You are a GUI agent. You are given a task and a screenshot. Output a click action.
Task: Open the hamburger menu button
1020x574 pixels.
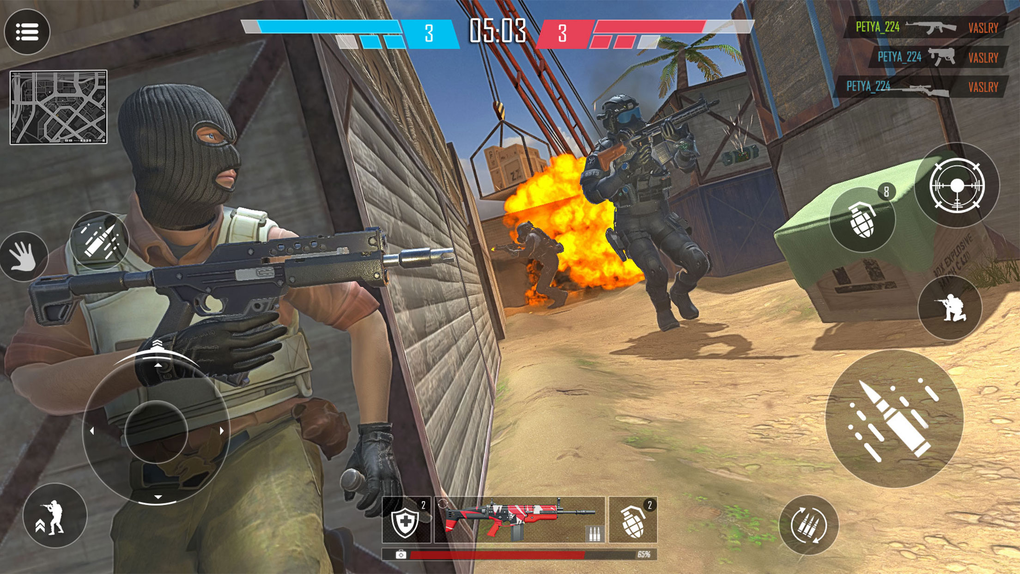click(x=27, y=33)
